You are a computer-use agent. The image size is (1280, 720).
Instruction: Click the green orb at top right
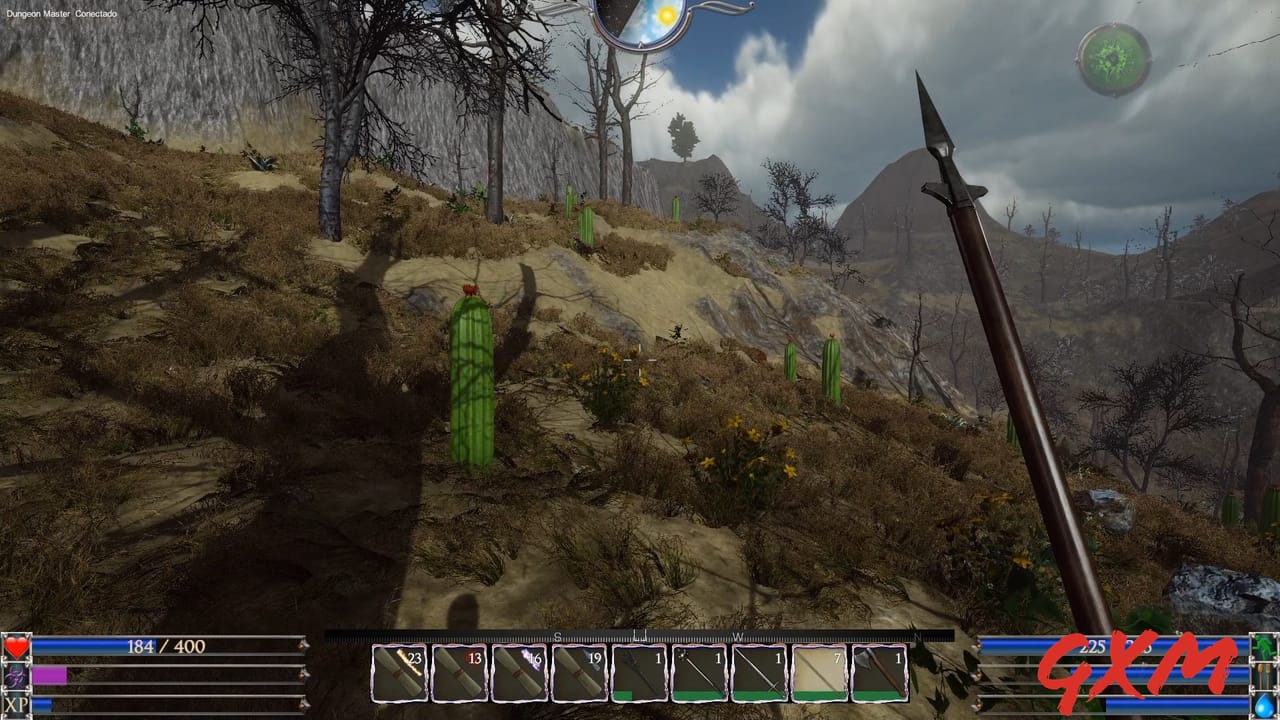[x=1111, y=58]
